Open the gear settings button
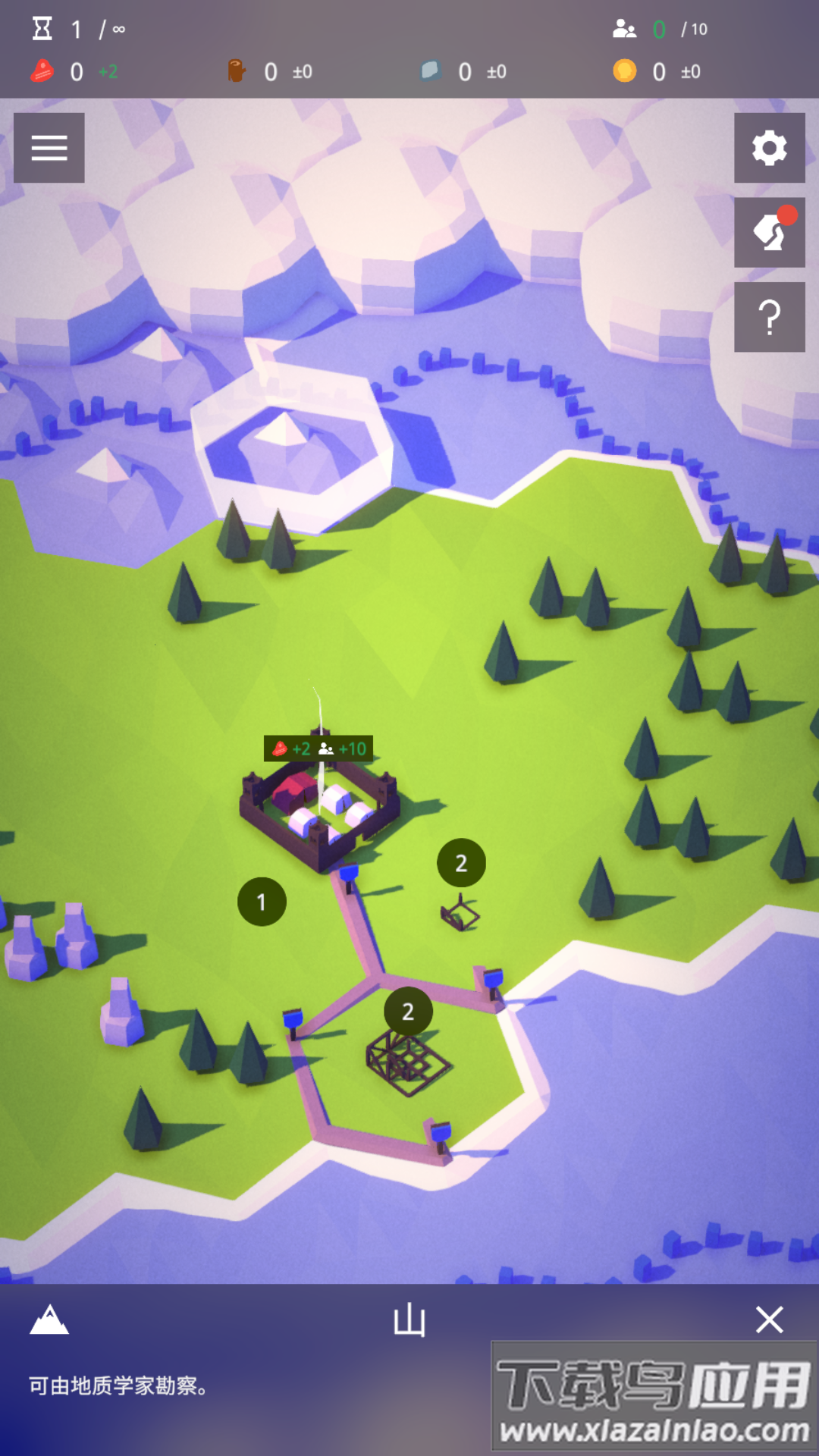Screen dimensions: 819x1456 click(x=769, y=148)
